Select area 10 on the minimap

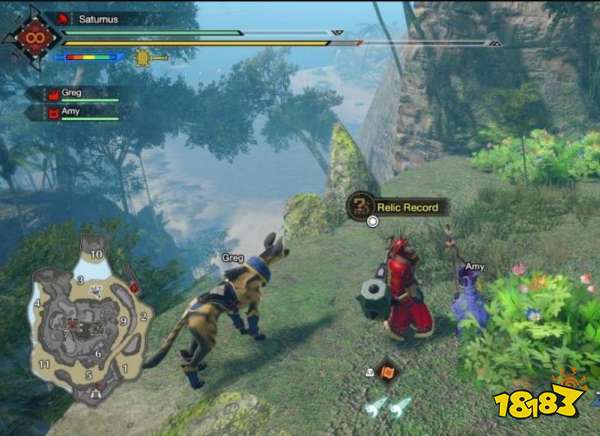pos(97,254)
